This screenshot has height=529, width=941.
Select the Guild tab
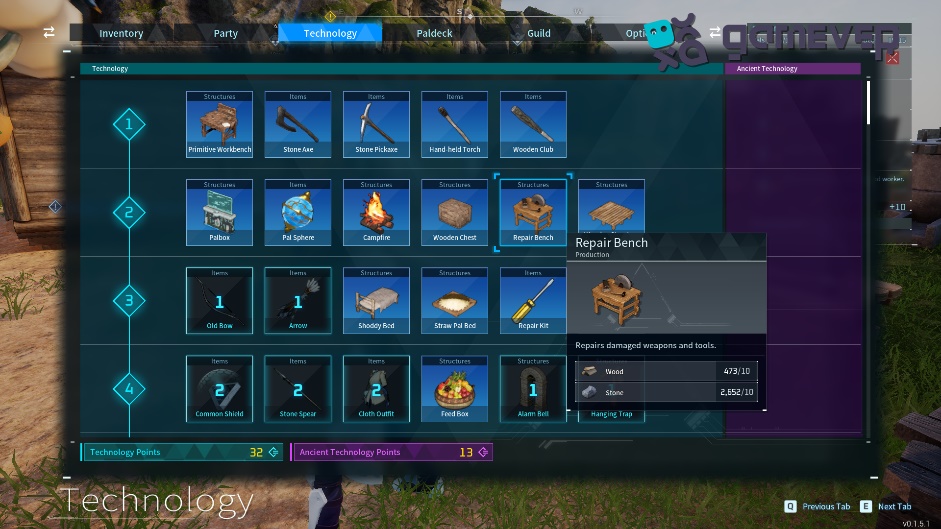click(539, 33)
